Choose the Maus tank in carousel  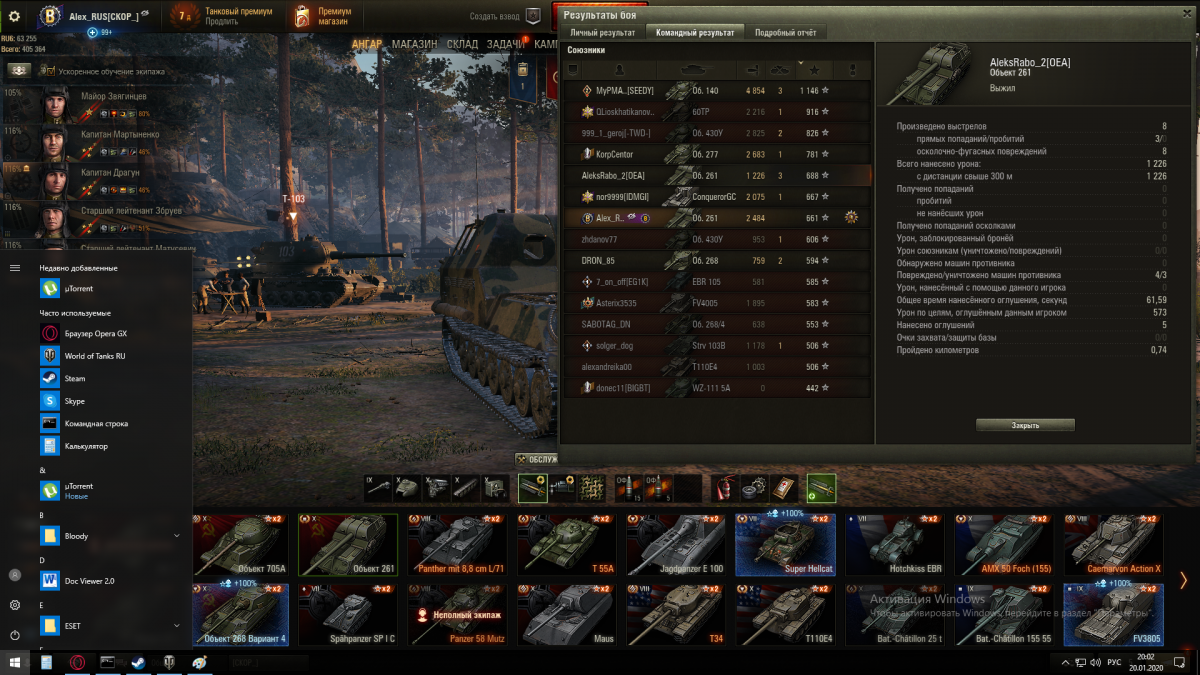click(x=570, y=615)
